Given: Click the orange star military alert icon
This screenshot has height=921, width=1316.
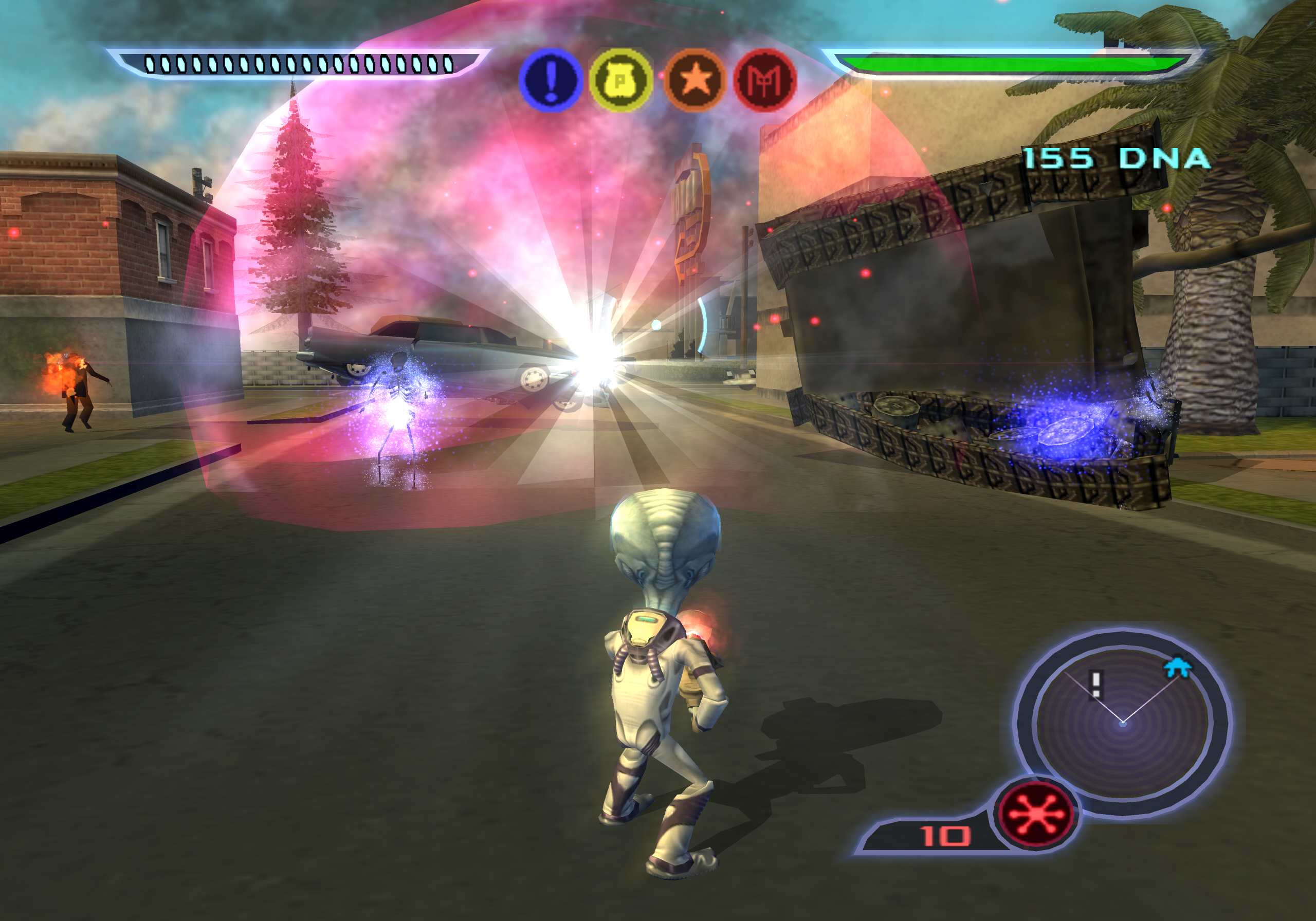Looking at the screenshot, I should pos(694,80).
